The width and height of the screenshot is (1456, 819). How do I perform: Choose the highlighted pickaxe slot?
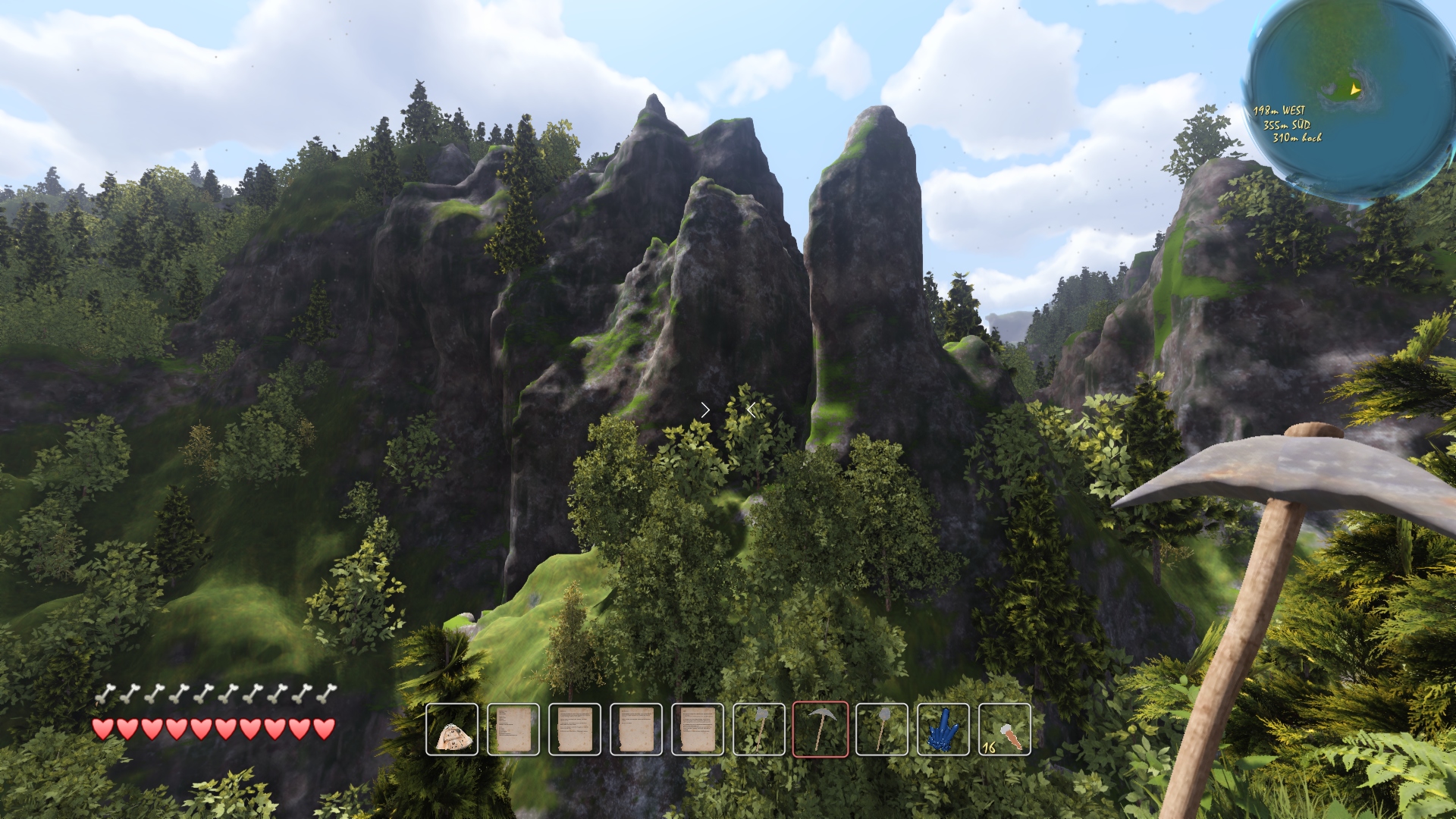click(x=821, y=730)
